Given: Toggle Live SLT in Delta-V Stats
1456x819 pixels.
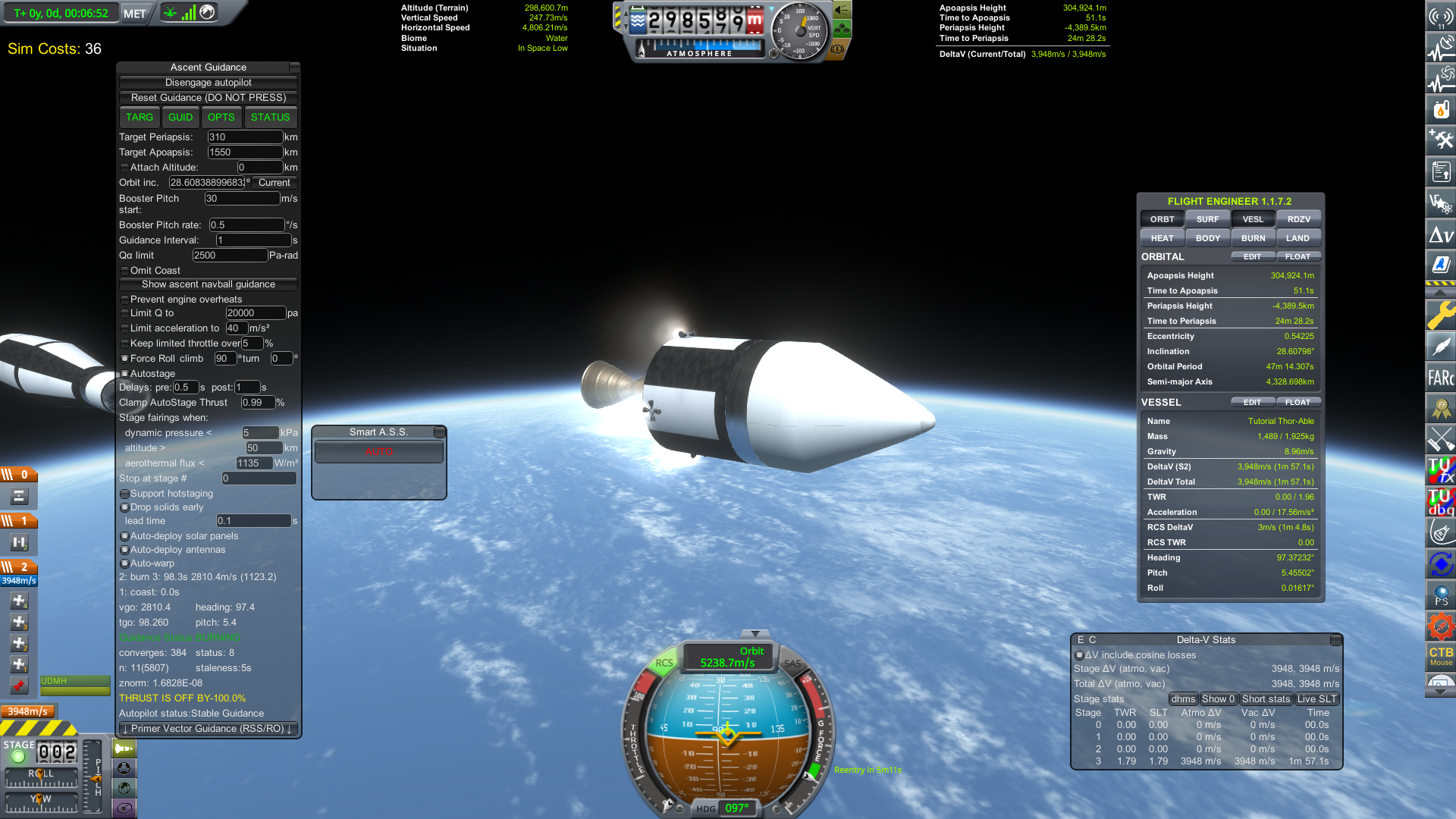Looking at the screenshot, I should coord(1317,699).
